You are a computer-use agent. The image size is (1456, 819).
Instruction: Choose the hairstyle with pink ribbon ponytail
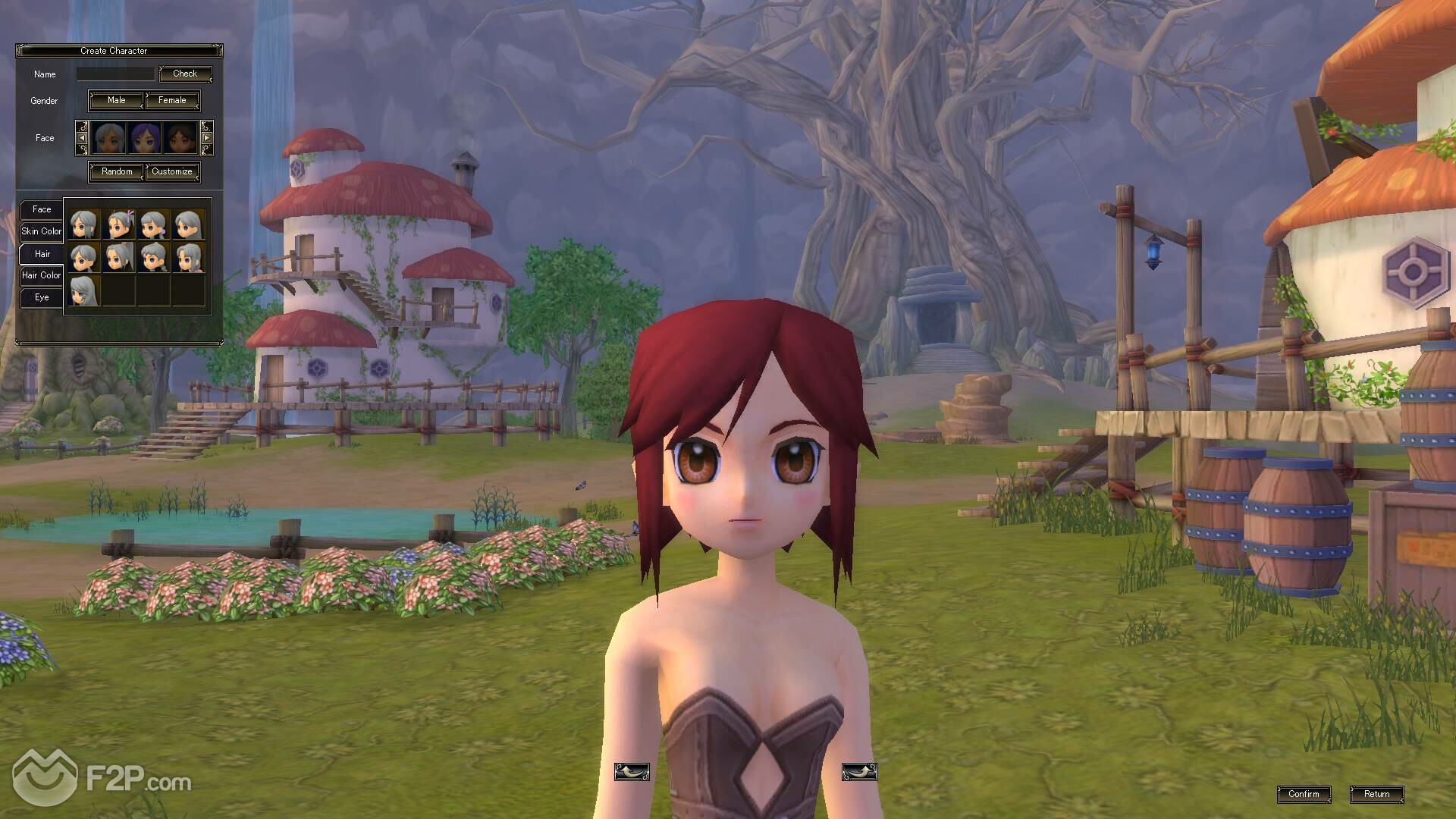(x=119, y=225)
